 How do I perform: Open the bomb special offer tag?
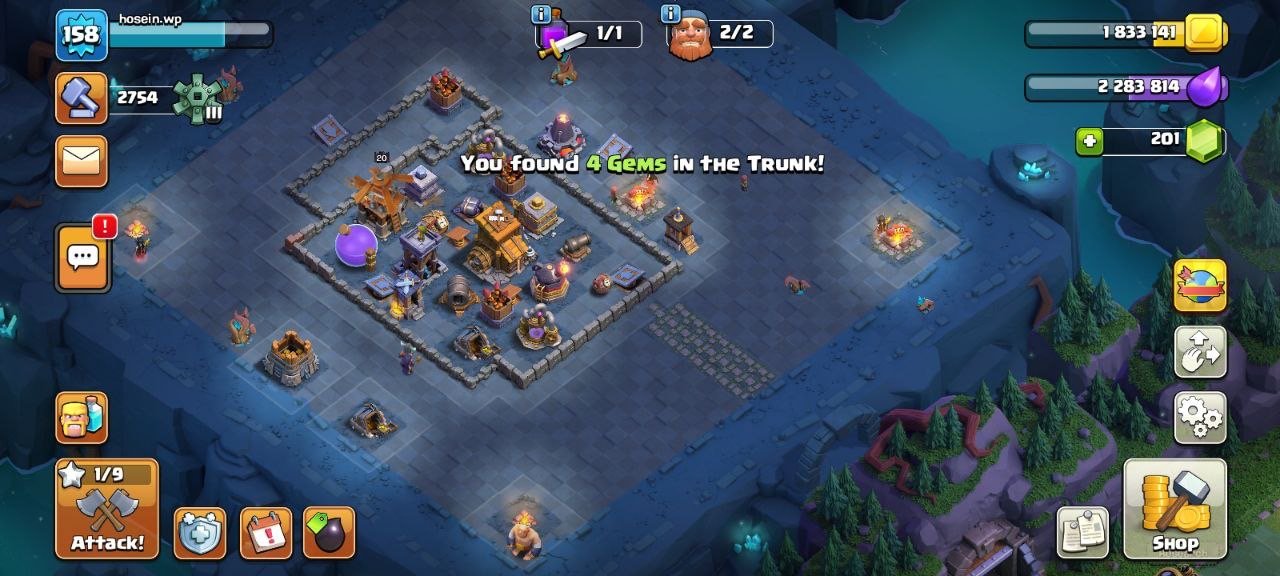coord(329,533)
